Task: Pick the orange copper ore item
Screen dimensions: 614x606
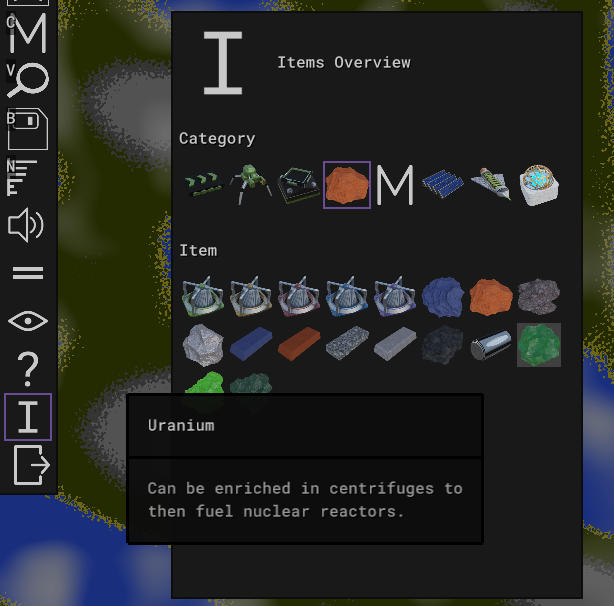Action: click(x=491, y=297)
